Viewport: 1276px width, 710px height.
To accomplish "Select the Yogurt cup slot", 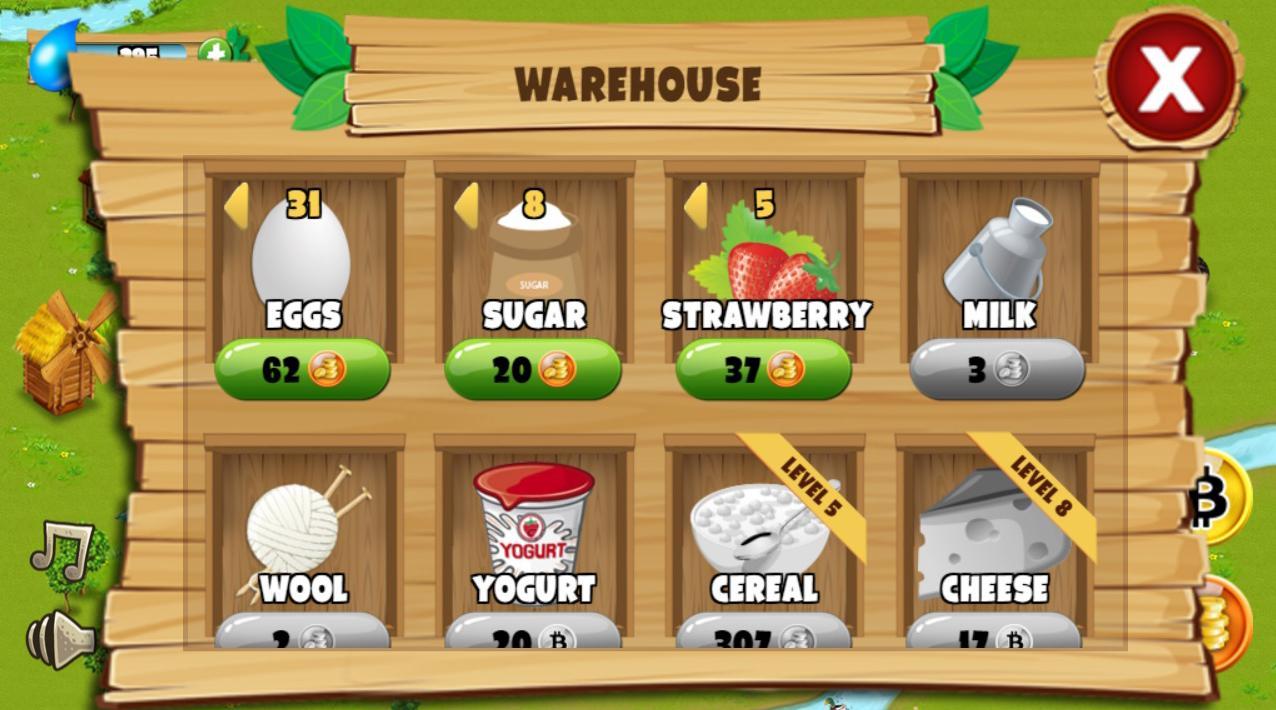I will point(534,530).
